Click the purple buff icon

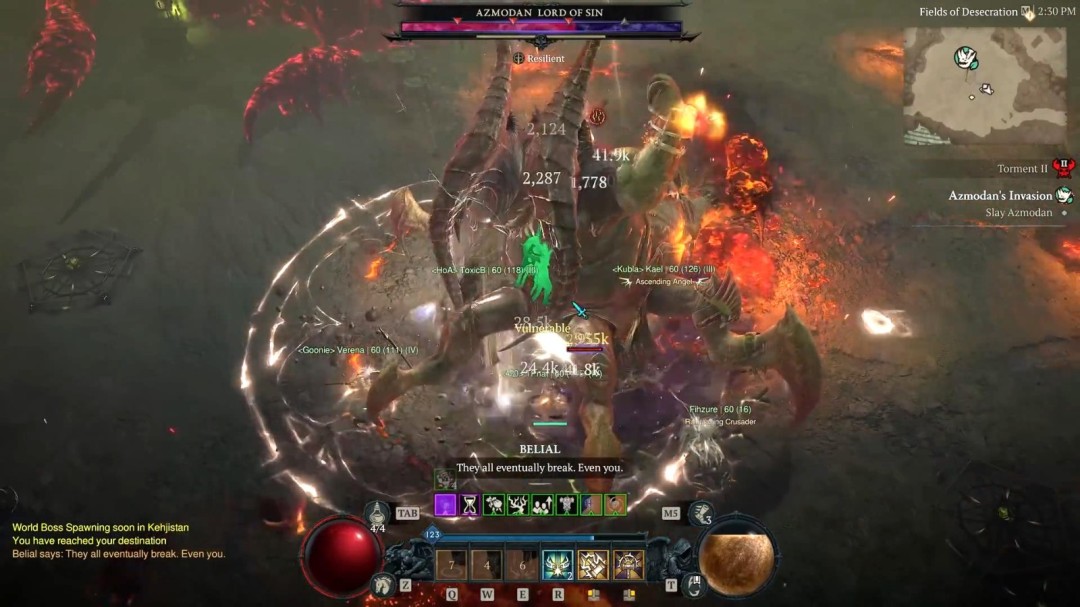click(x=445, y=505)
